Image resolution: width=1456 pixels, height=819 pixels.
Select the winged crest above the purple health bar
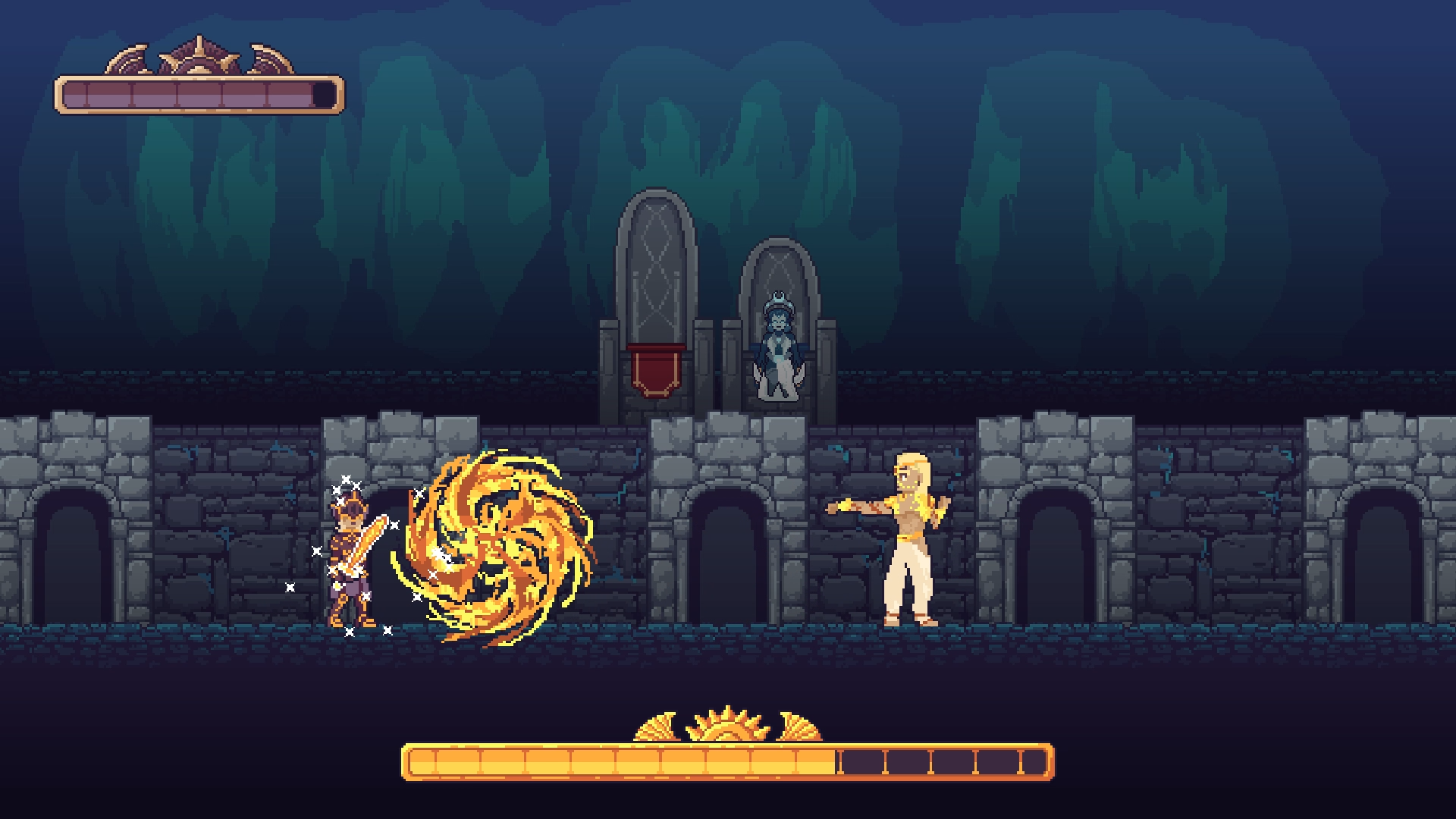coord(199,53)
